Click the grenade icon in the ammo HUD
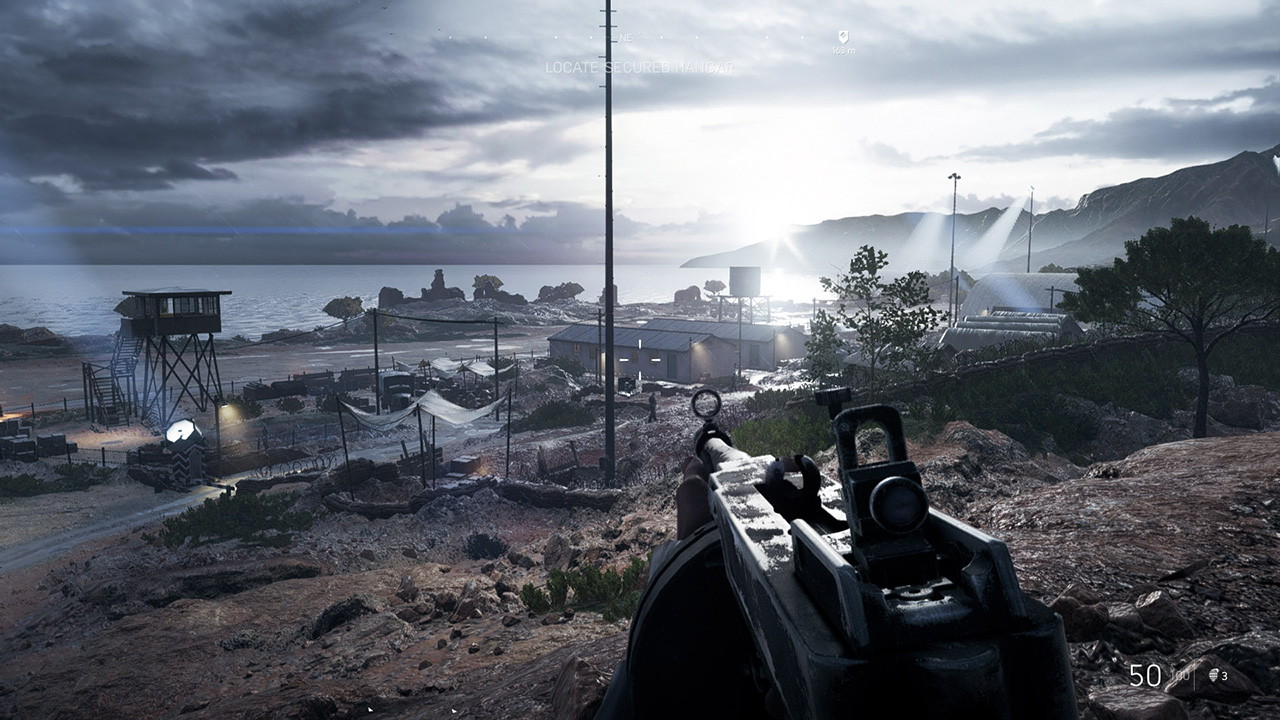Screen dimensions: 1280x720 tap(1213, 675)
